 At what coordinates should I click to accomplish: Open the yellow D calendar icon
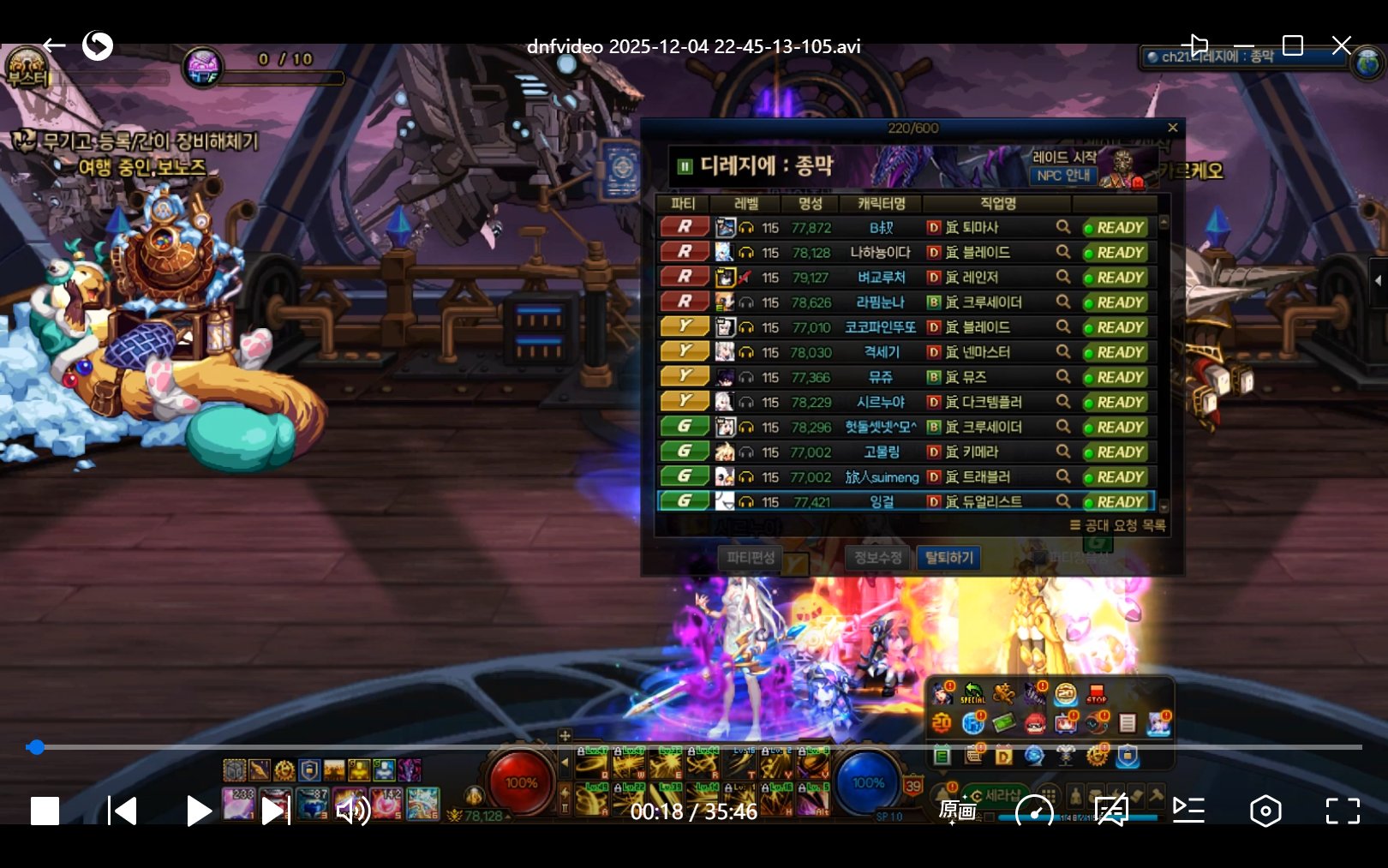click(x=1003, y=756)
